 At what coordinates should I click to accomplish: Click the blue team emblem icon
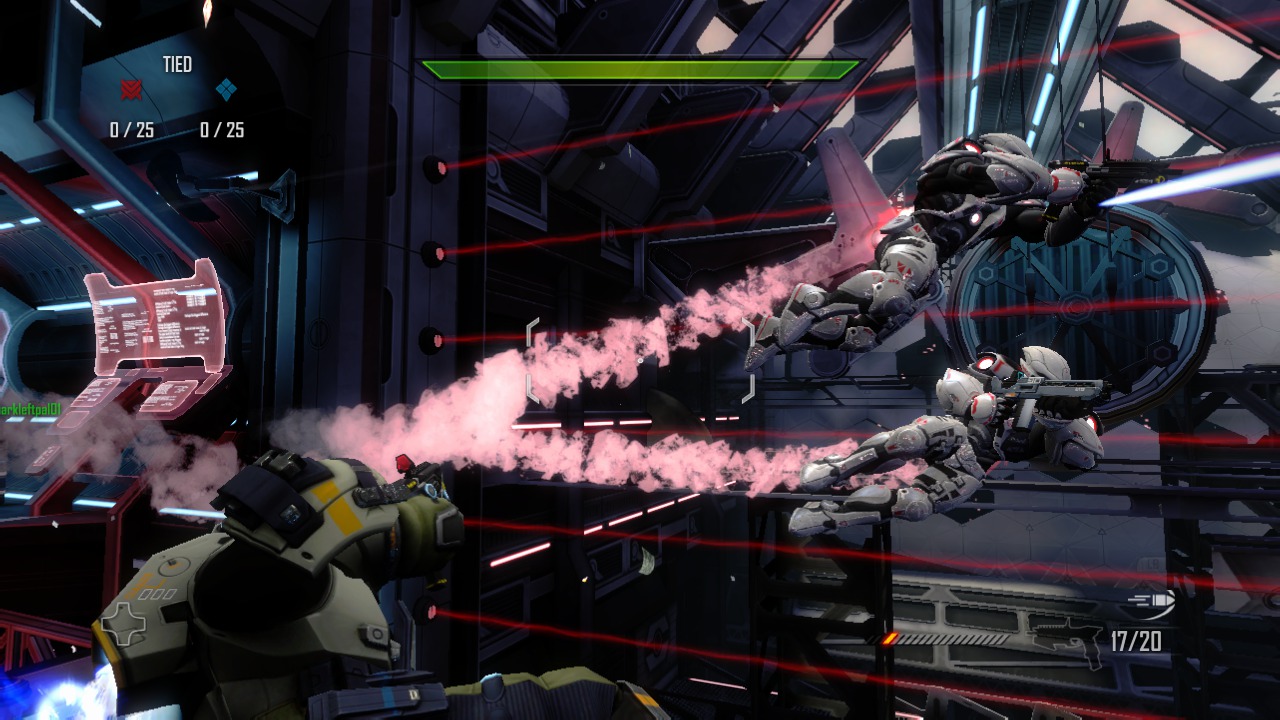pyautogui.click(x=226, y=91)
